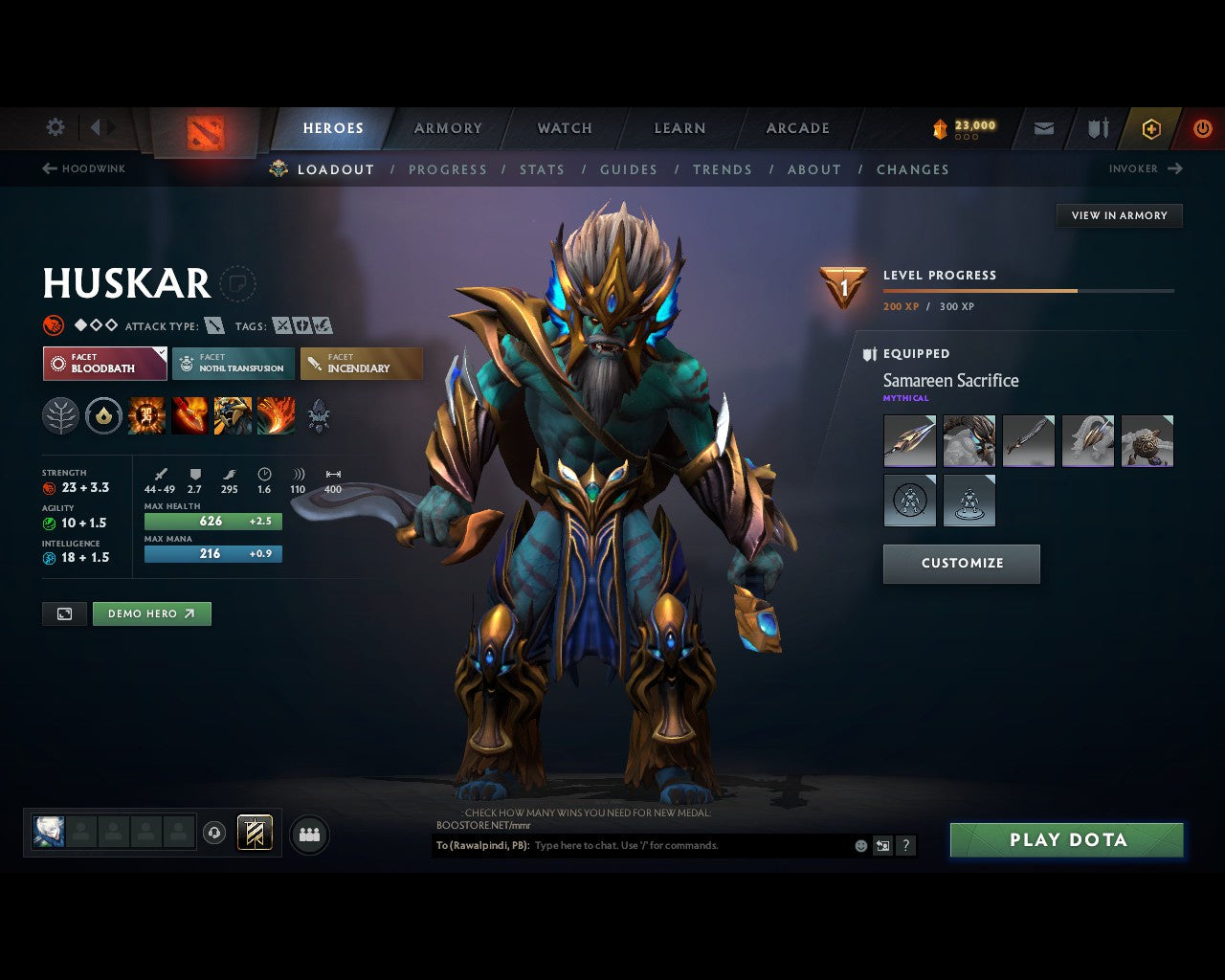Screen dimensions: 1225x980
Task: Click the forward arrow toward Invoker
Action: 1176,168
